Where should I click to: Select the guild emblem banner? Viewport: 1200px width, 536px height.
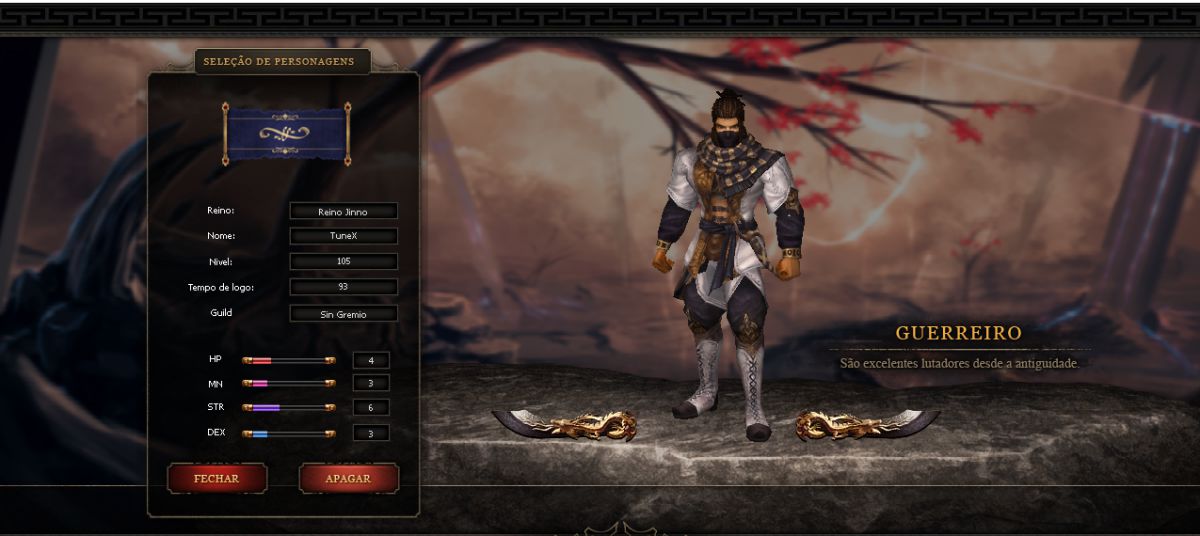[x=286, y=133]
